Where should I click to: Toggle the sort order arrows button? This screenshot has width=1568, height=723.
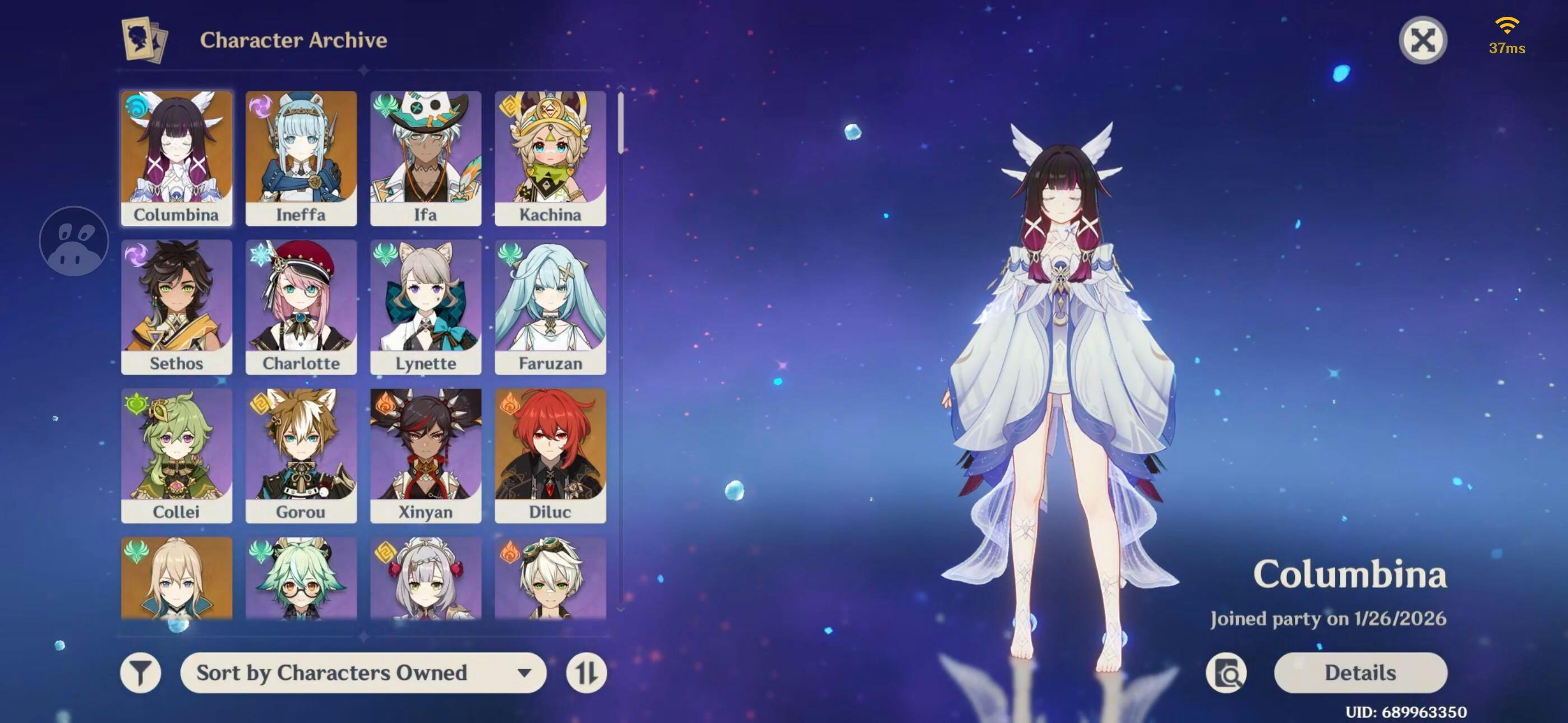pos(586,673)
